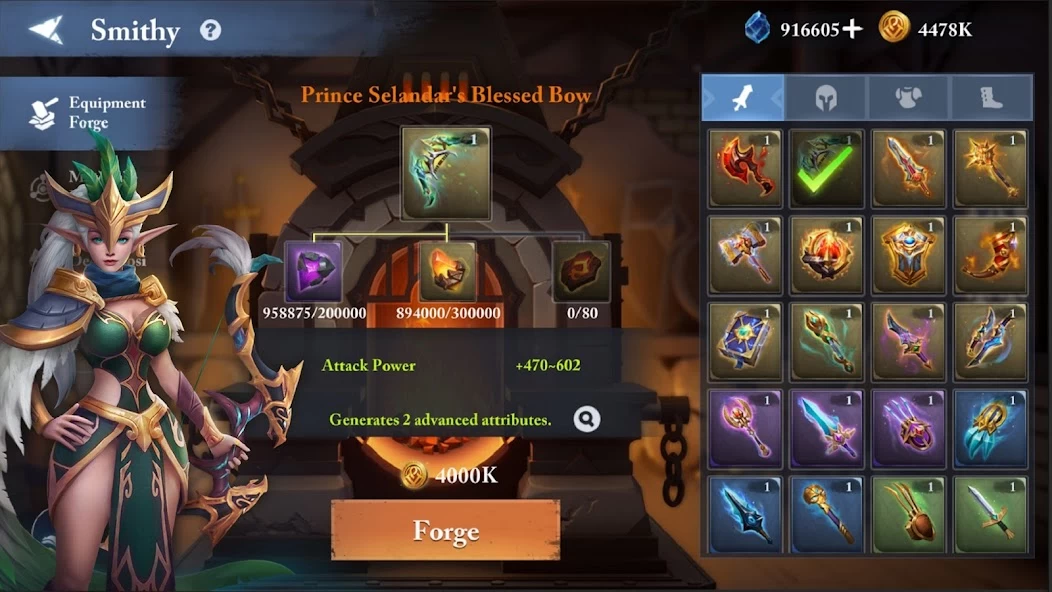Select the golden warhammer weapon
Viewport: 1052px width, 592px height.
click(744, 255)
